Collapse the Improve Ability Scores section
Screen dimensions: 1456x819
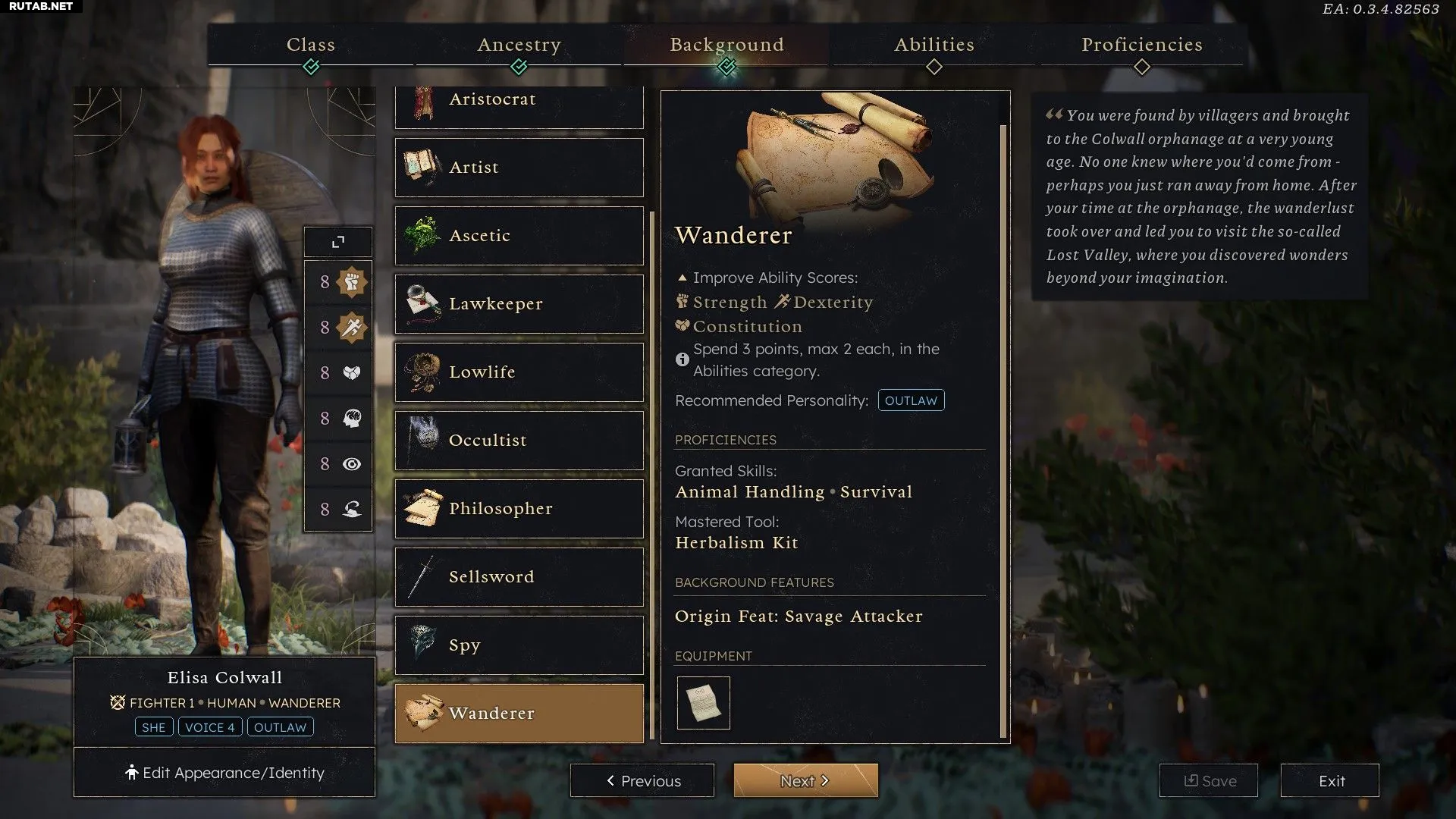pos(682,278)
